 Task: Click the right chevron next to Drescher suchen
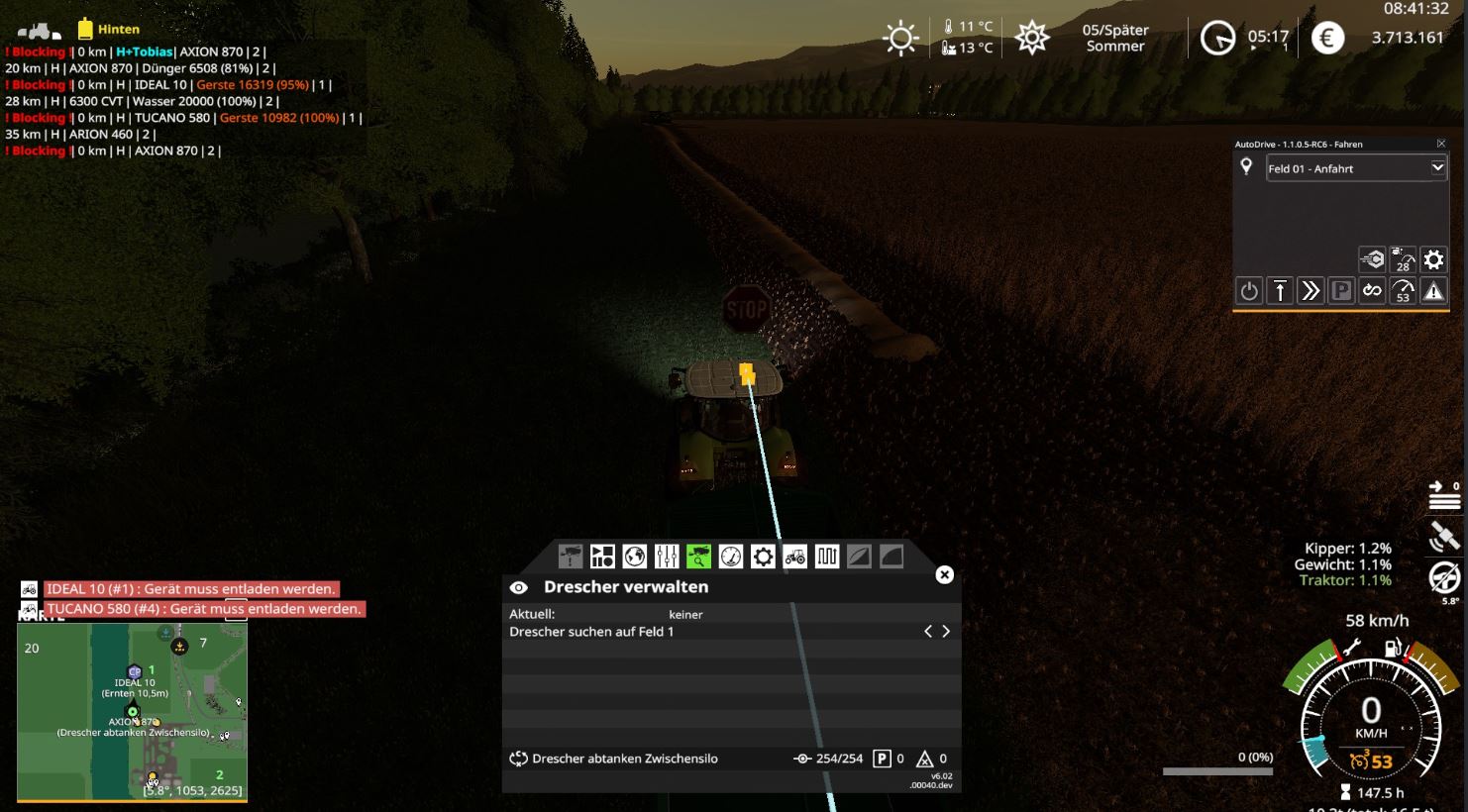[944, 631]
